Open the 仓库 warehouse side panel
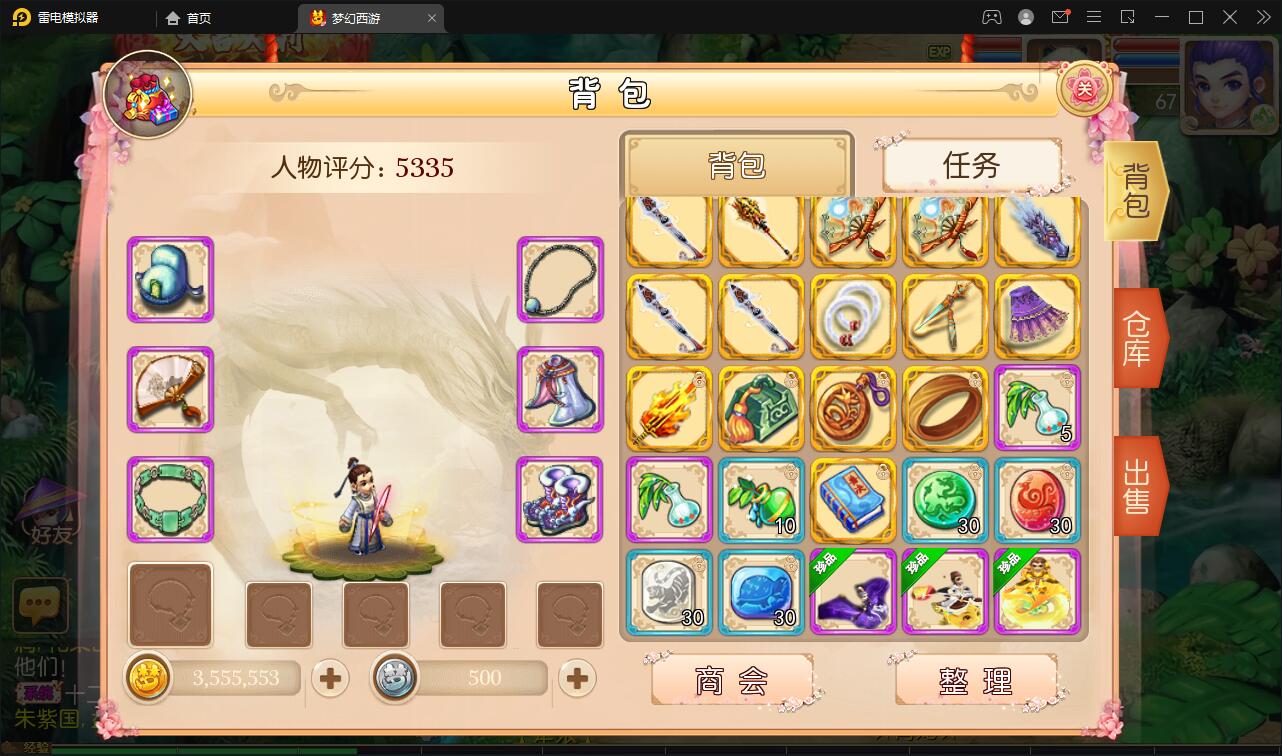Viewport: 1282px width, 756px height. coord(1136,337)
